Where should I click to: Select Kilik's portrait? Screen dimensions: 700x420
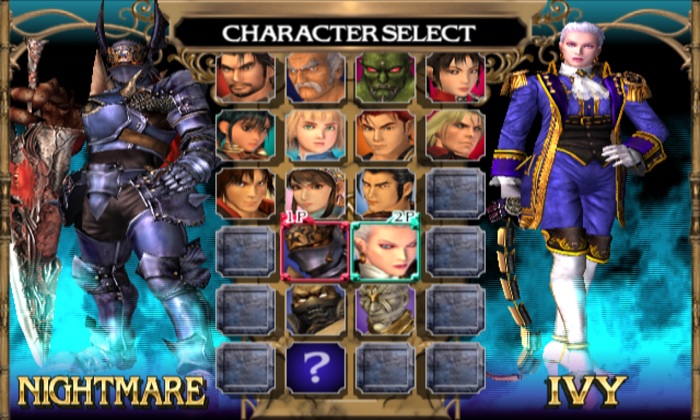(x=245, y=193)
